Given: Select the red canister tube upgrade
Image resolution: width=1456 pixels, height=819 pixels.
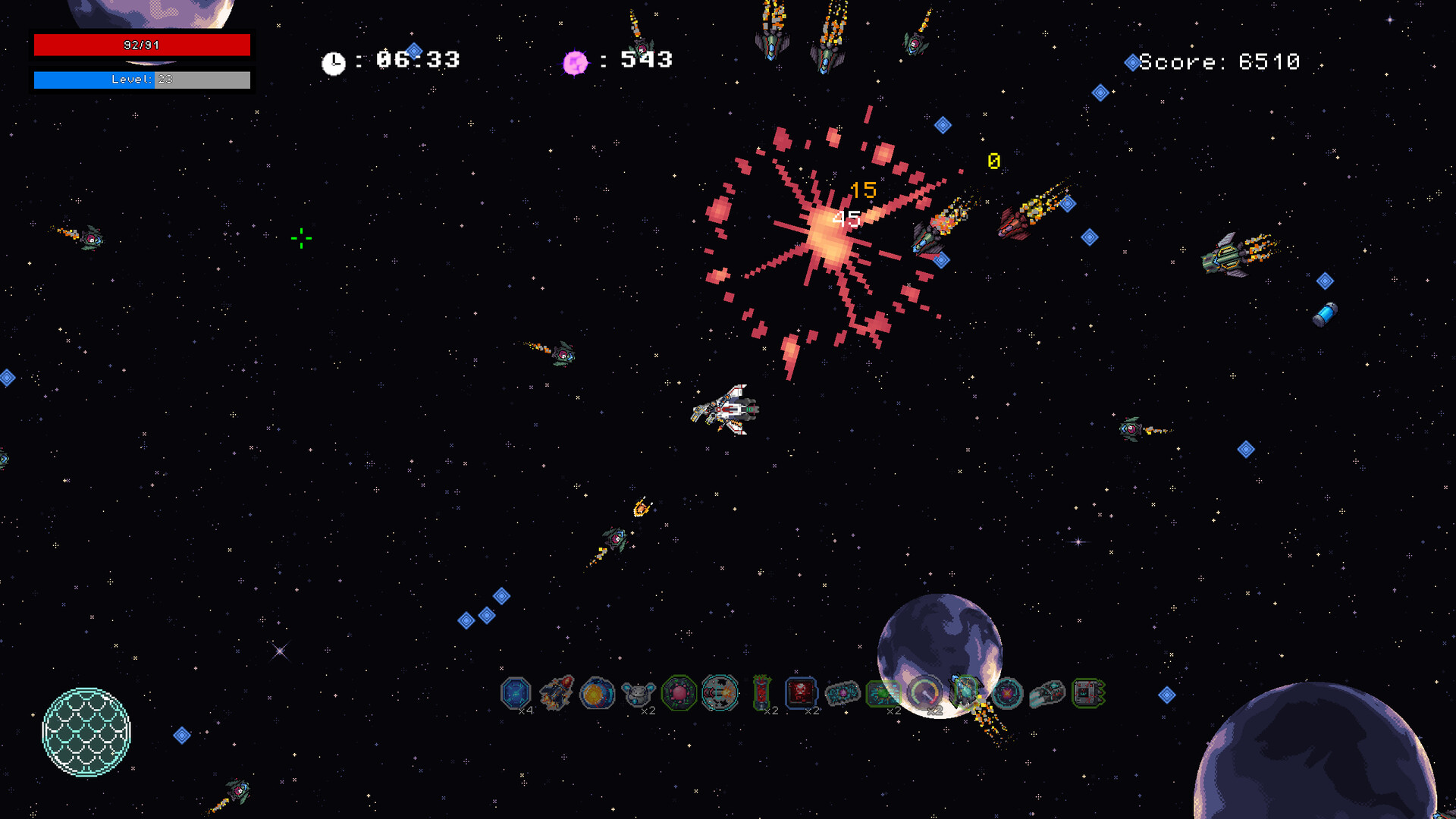Looking at the screenshot, I should coord(761,693).
